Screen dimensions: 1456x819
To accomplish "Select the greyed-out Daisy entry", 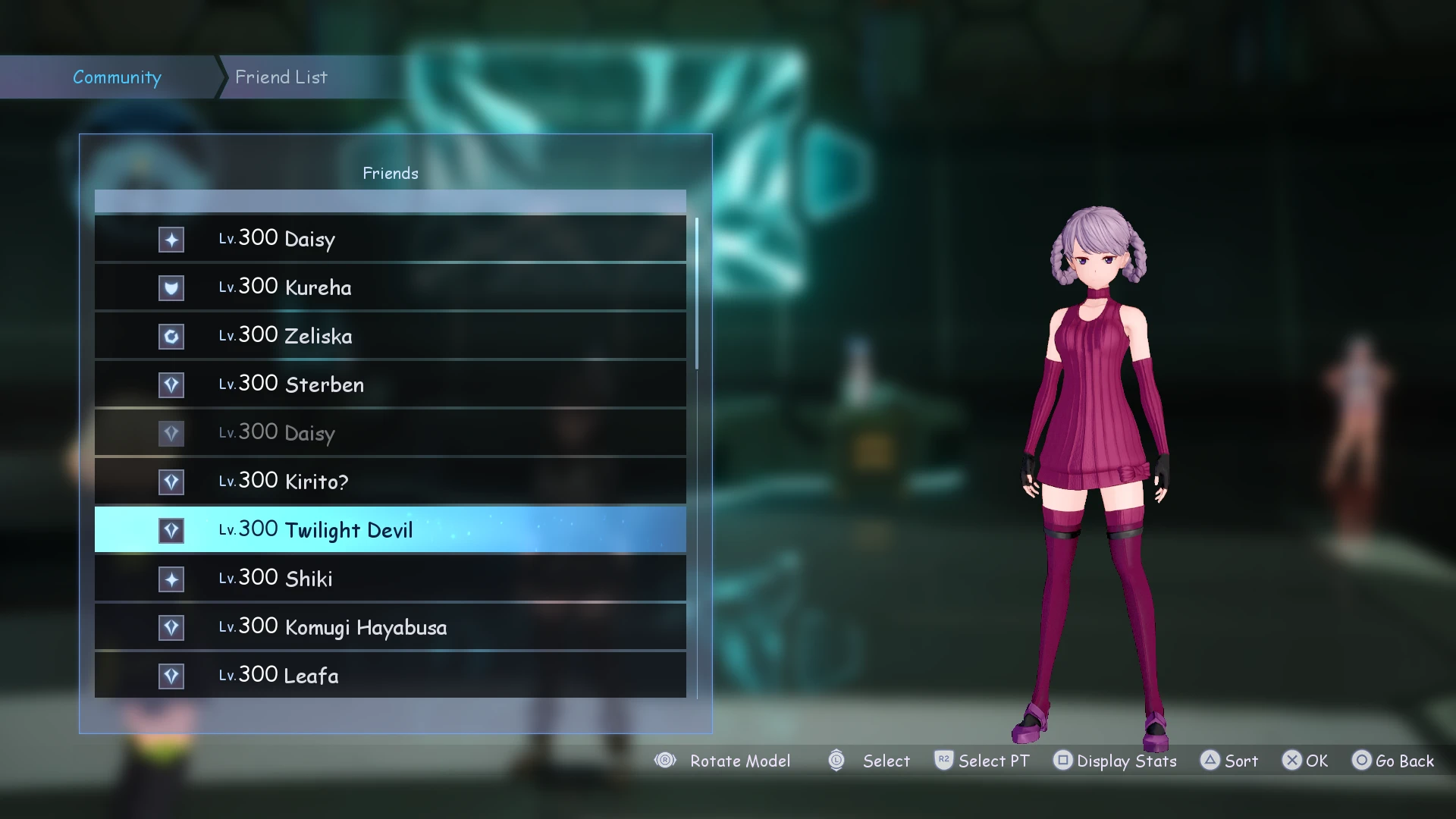I will pos(390,433).
